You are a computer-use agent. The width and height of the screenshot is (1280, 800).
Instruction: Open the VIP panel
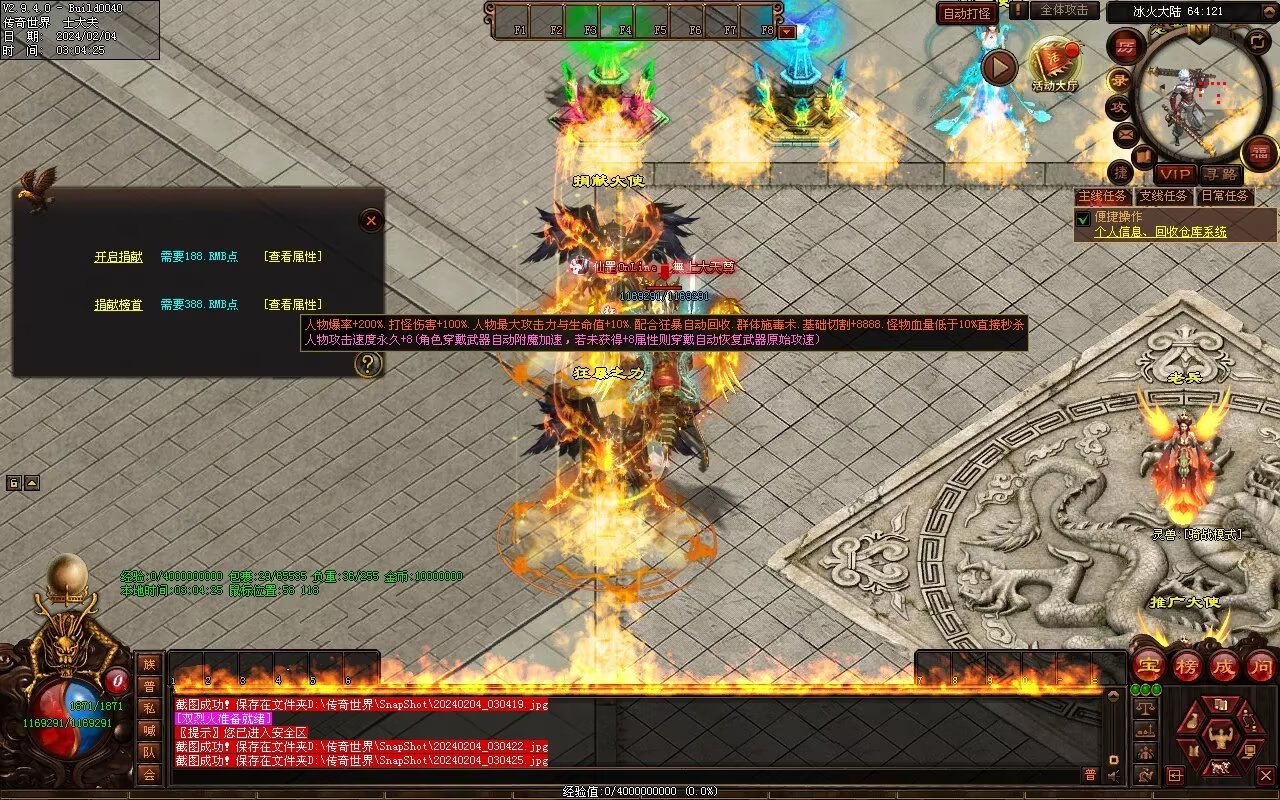1175,174
